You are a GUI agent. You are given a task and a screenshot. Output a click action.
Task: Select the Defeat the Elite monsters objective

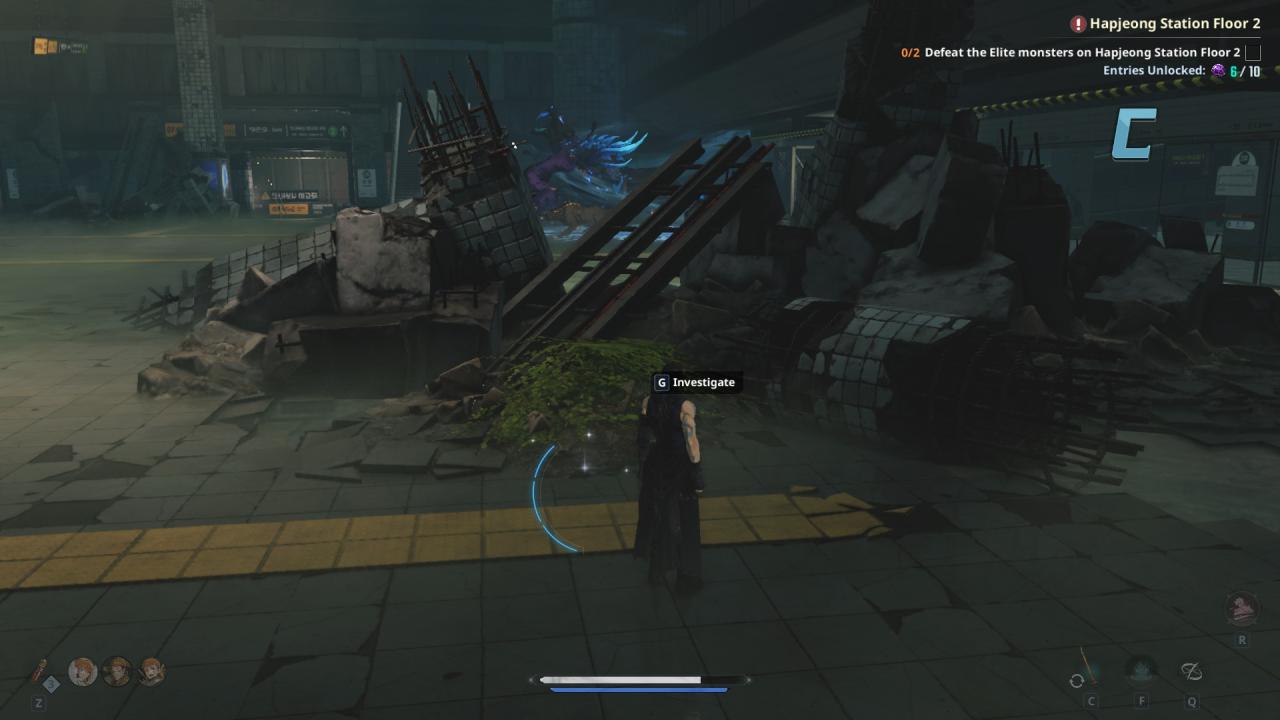click(1082, 52)
